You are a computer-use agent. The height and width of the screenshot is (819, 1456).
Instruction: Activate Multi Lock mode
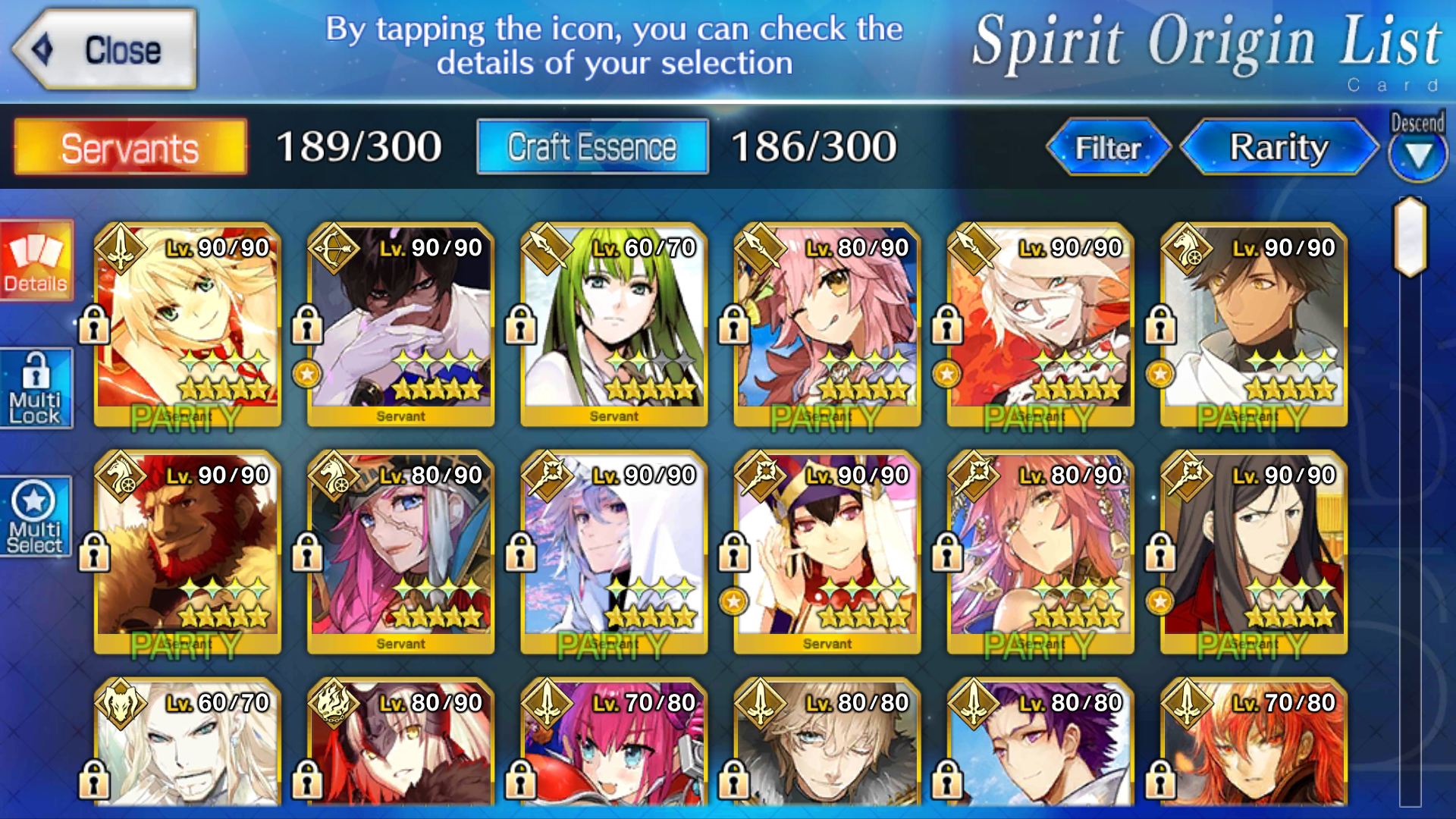tap(36, 388)
